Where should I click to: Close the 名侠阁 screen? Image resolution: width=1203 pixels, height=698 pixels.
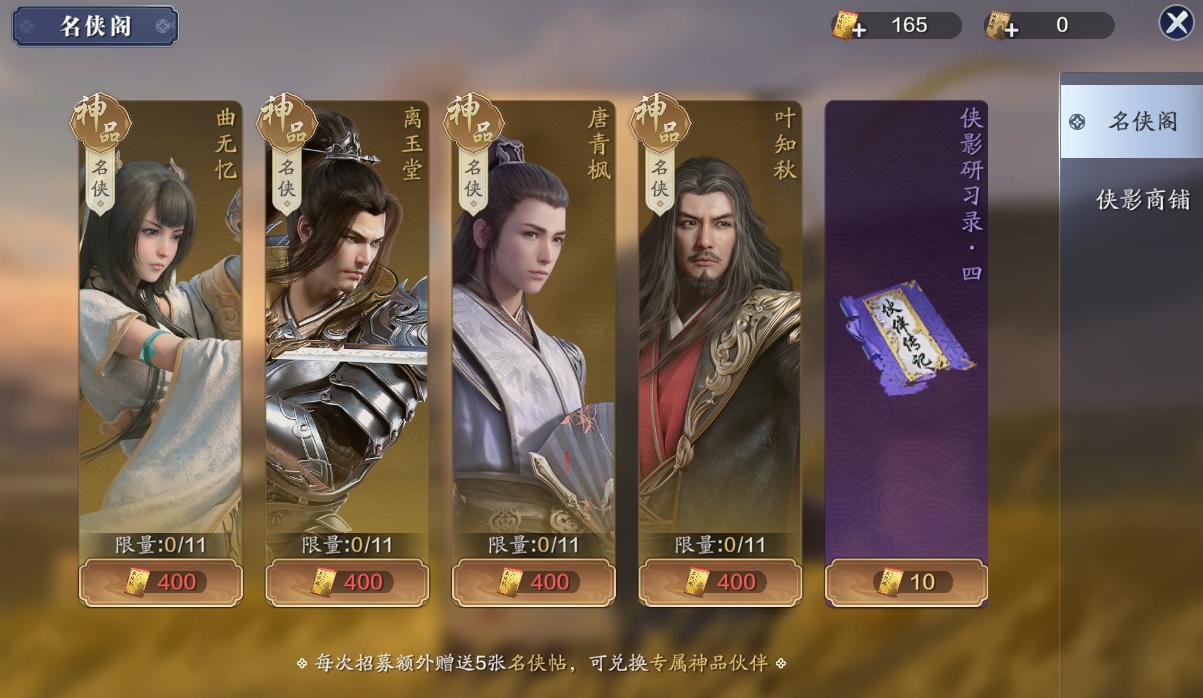point(1176,23)
